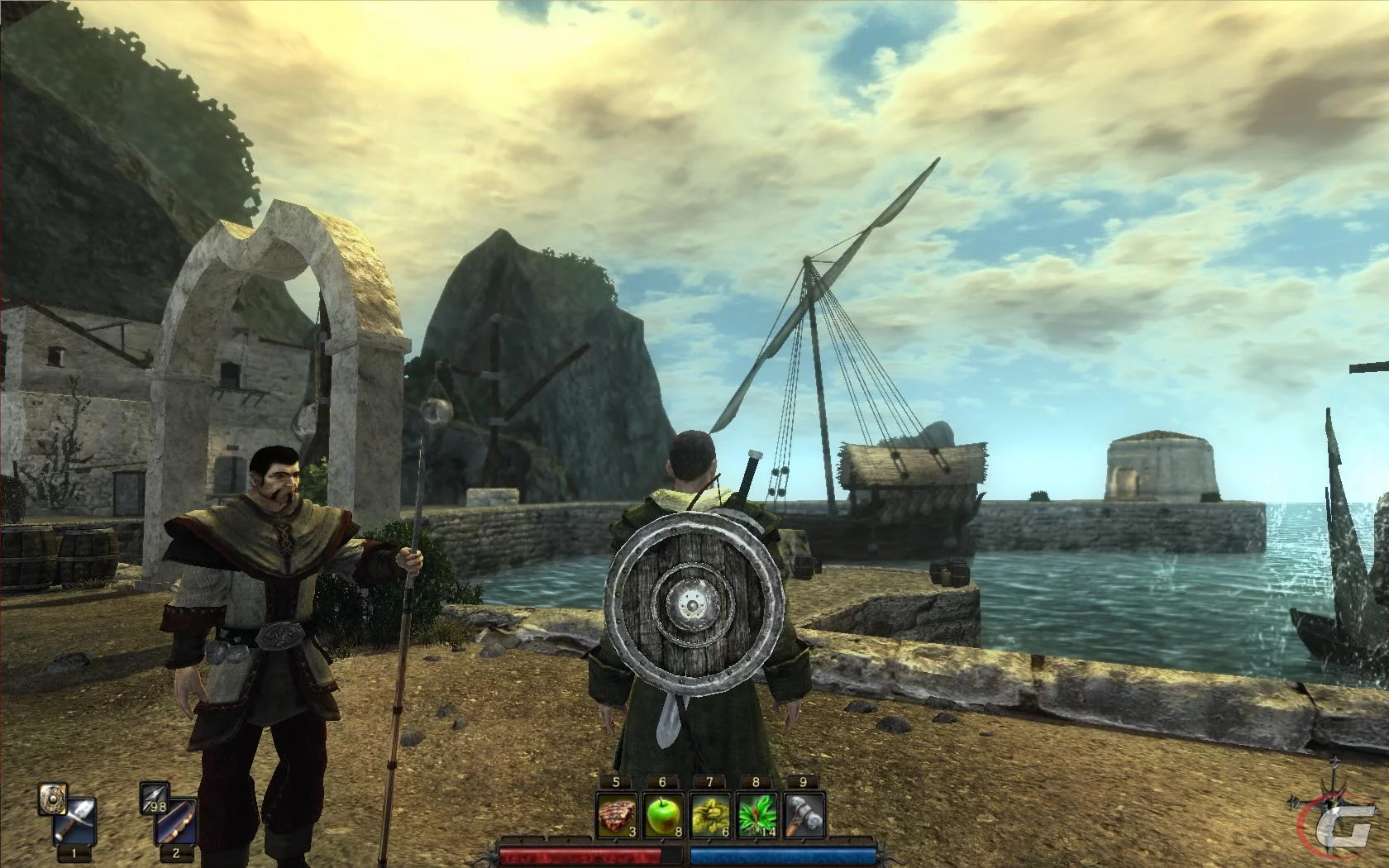
Task: Select the sword in weapon slot 1
Action: click(75, 820)
